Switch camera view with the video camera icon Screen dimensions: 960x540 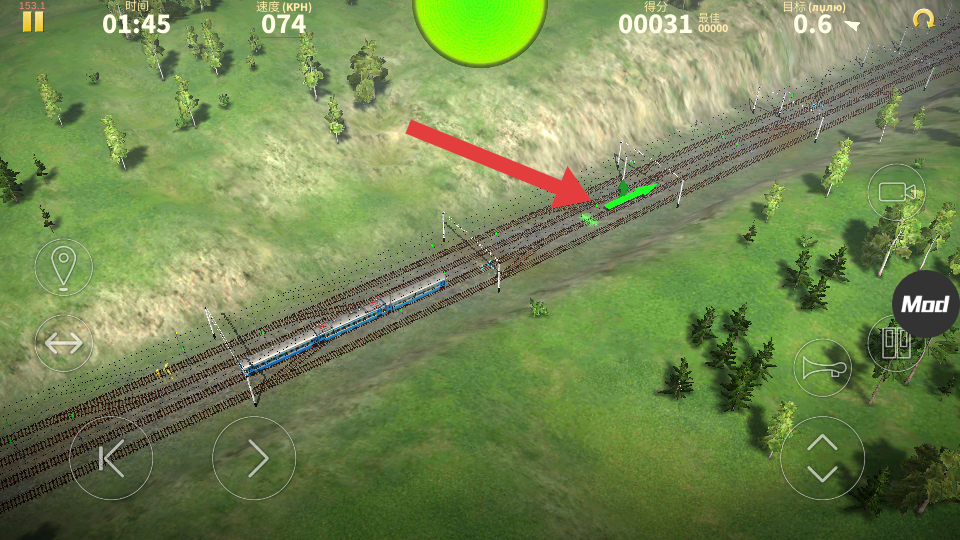pos(896,192)
